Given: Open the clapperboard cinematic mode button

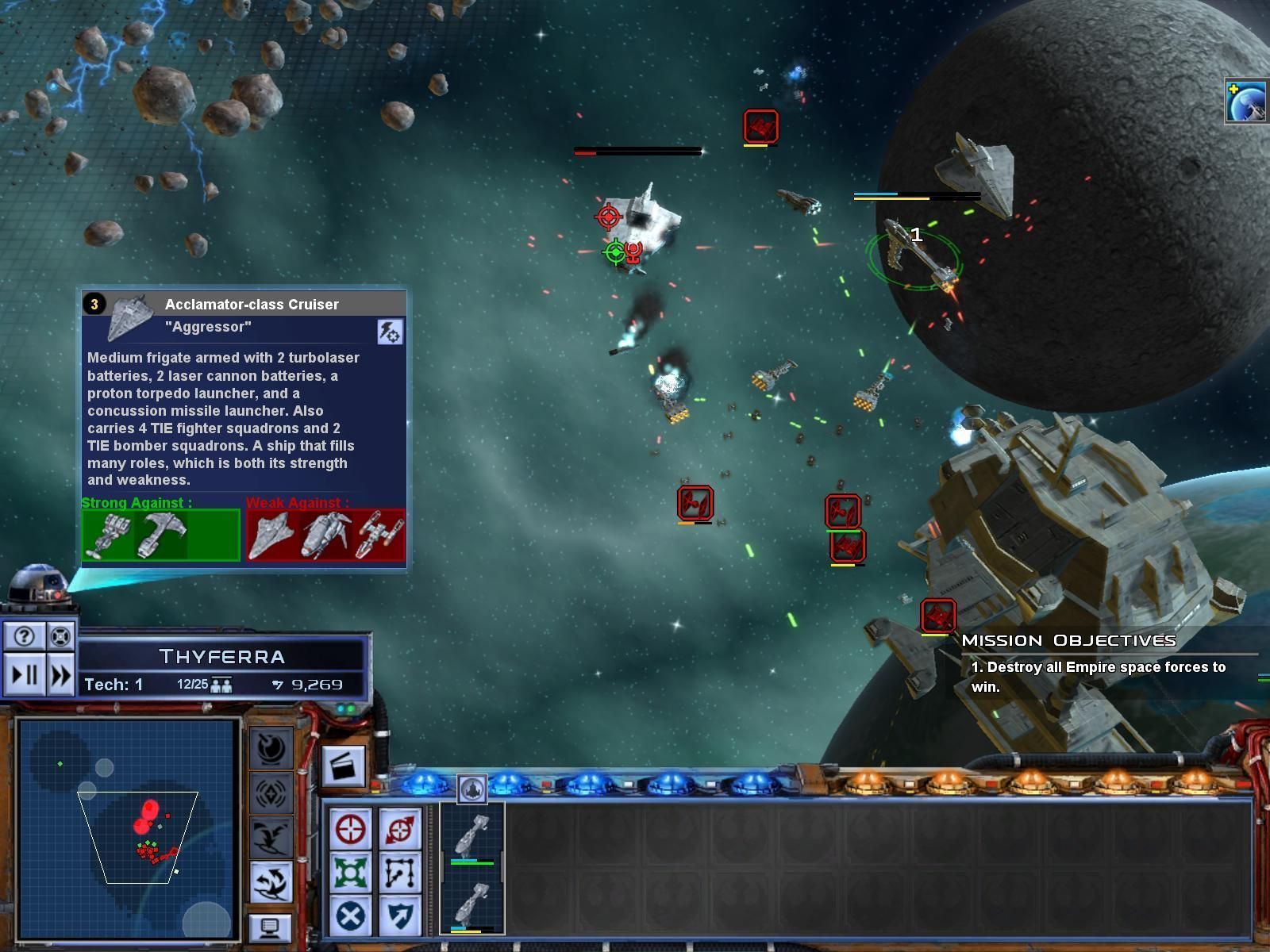Looking at the screenshot, I should 344,766.
